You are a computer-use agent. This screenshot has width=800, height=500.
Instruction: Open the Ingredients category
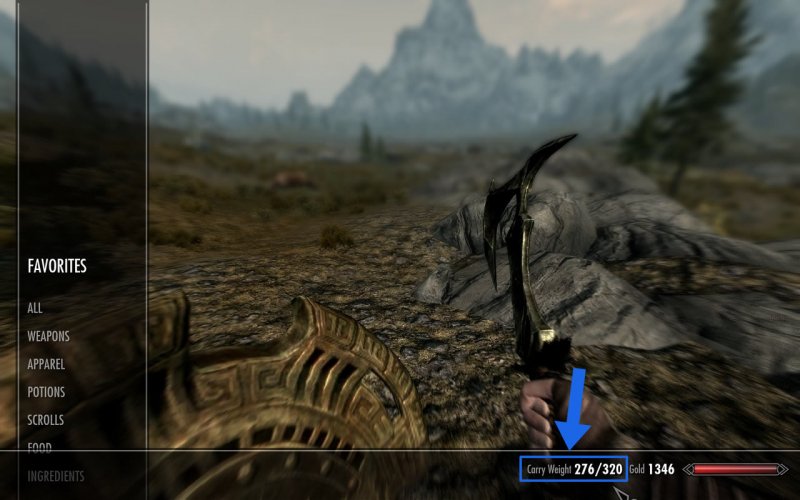pos(56,476)
